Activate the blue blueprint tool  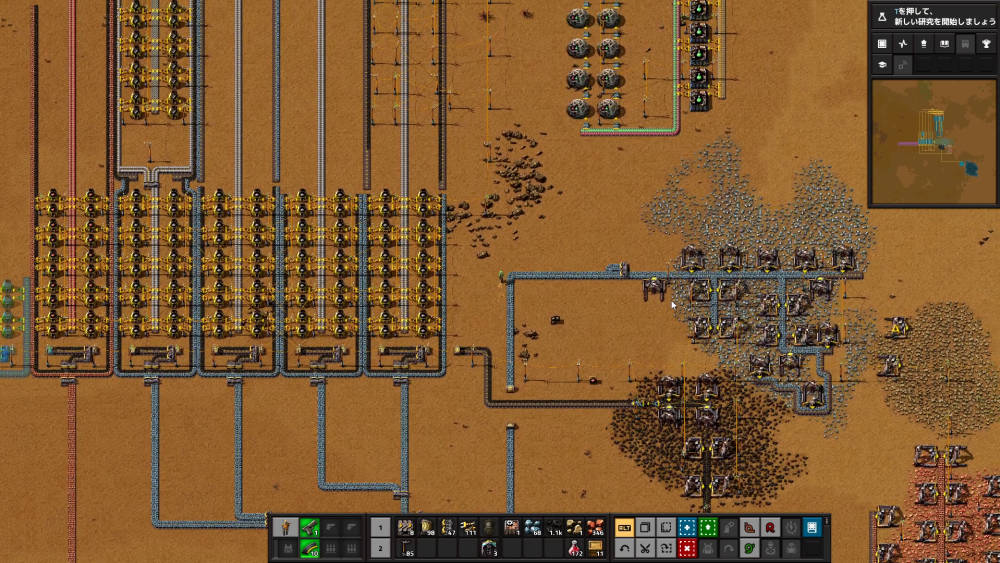pos(687,527)
